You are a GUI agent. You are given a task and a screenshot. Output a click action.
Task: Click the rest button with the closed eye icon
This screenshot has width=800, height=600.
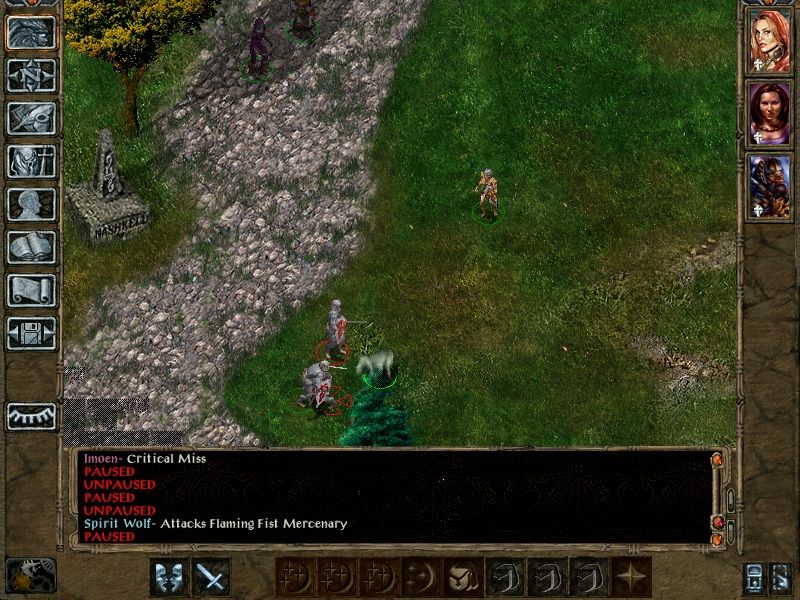click(x=31, y=416)
